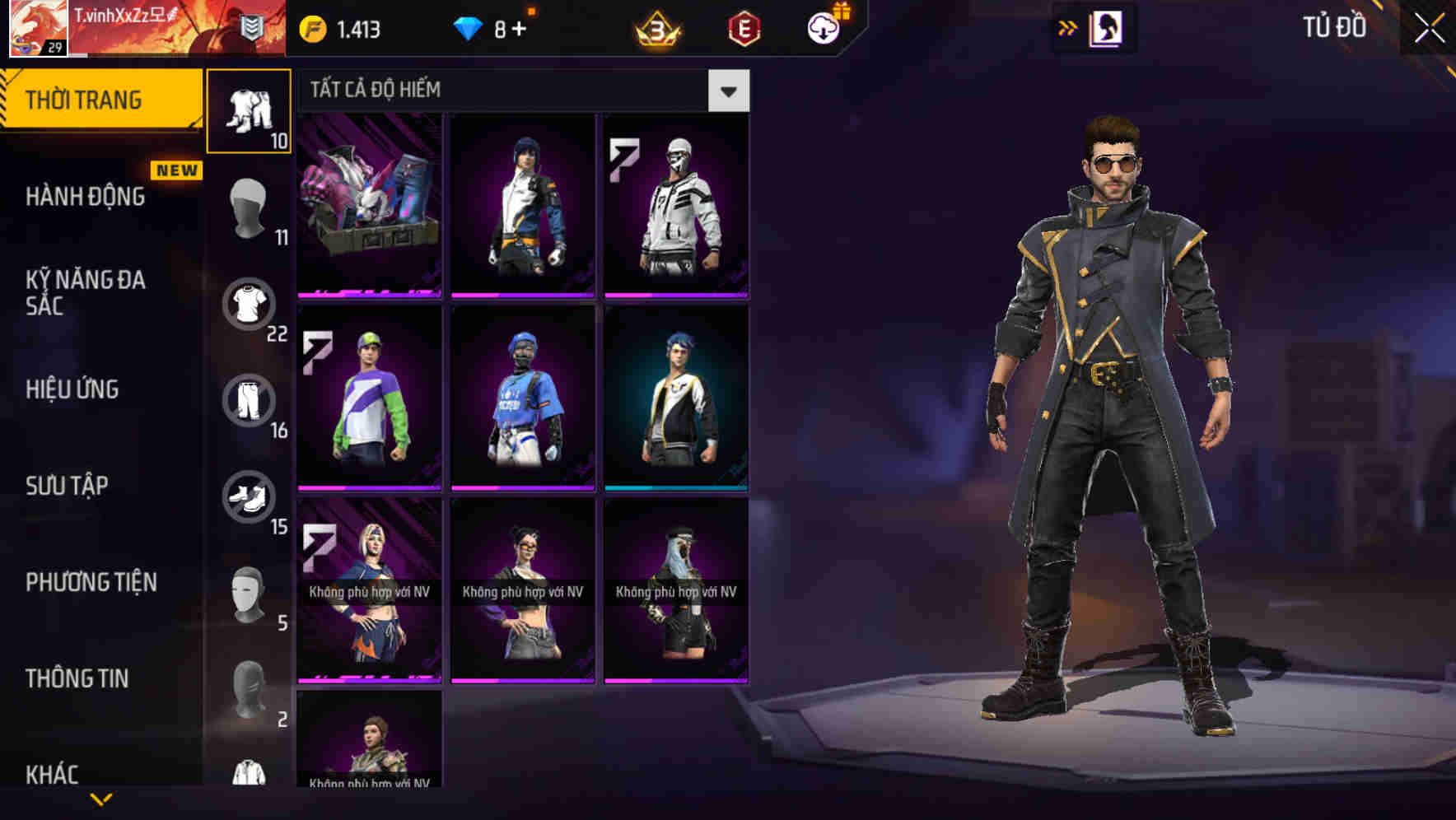Collapse the top bar using the double arrows
This screenshot has height=820, width=1456.
click(1066, 27)
